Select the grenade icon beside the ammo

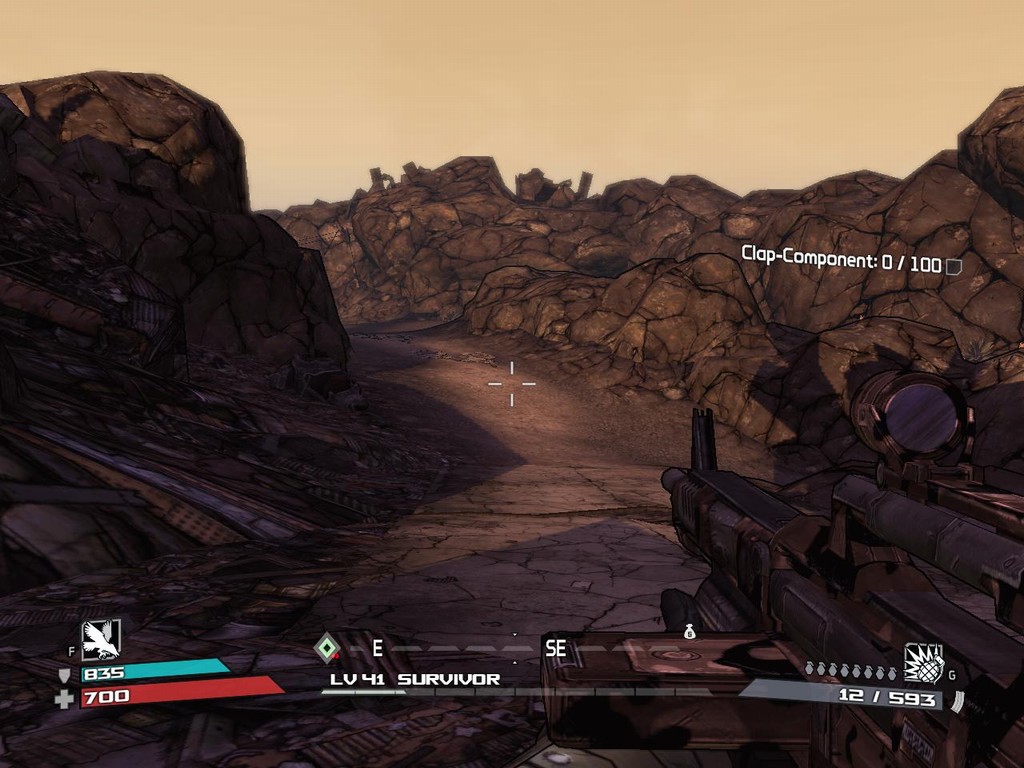[924, 662]
